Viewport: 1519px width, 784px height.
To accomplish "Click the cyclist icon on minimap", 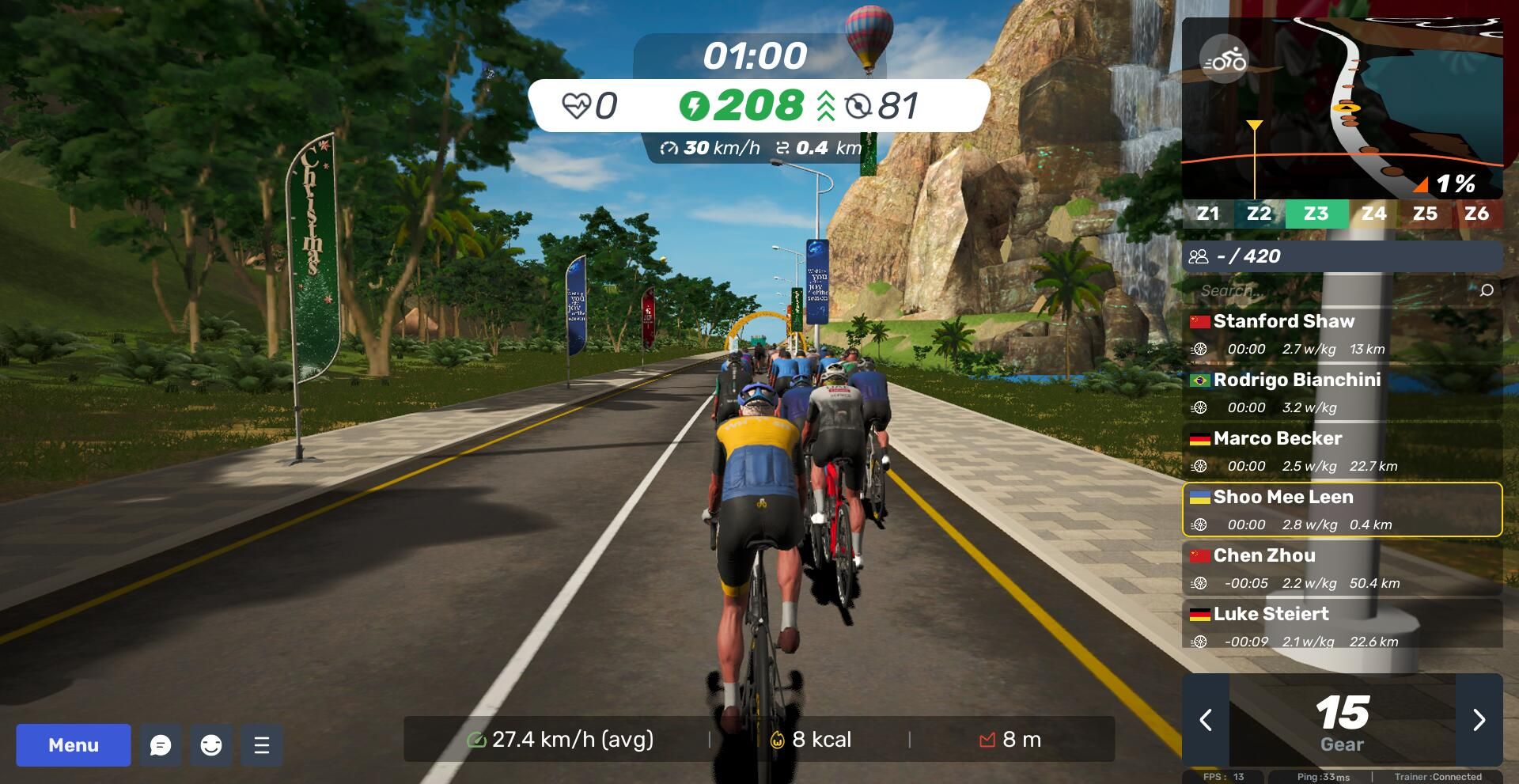I will [1224, 59].
